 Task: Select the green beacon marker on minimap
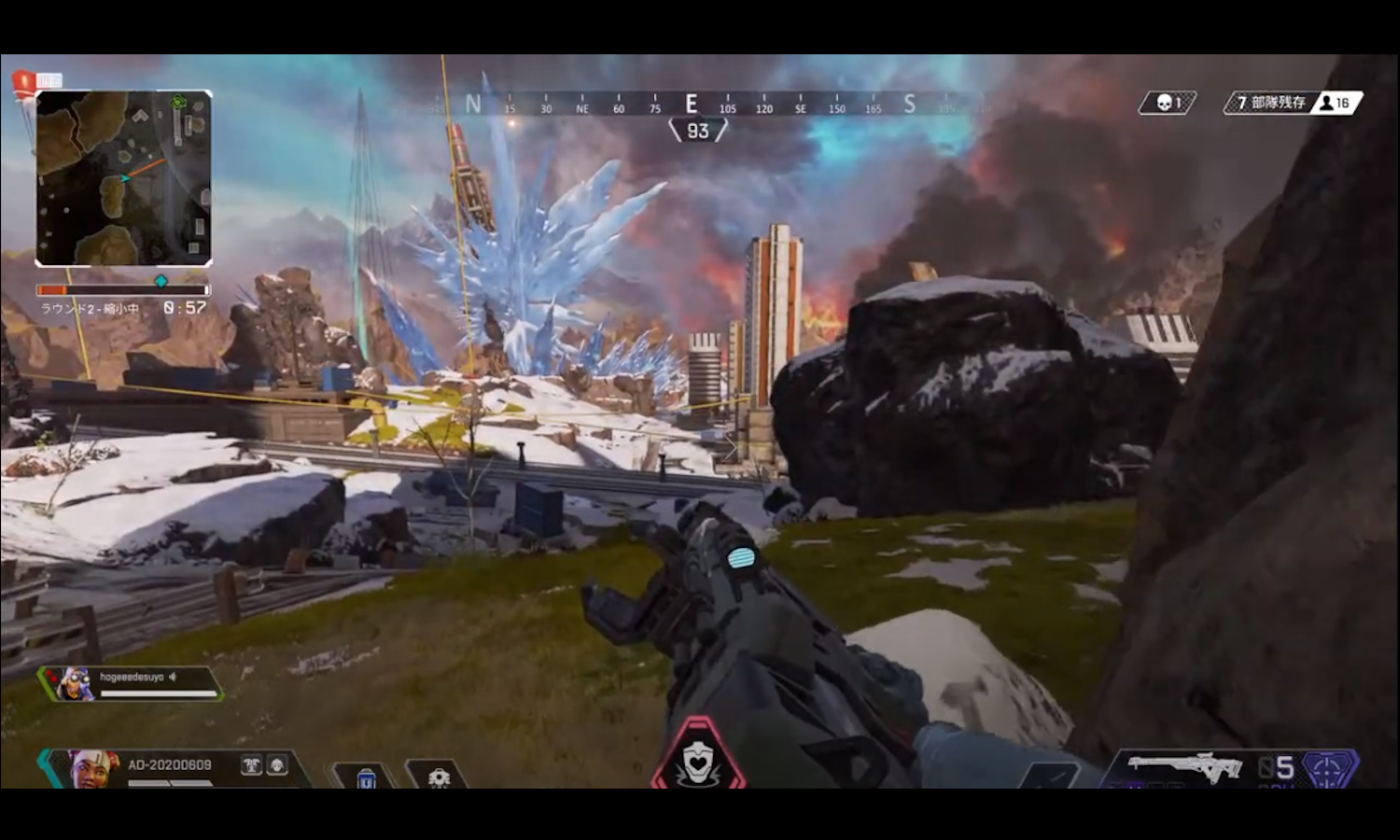tap(179, 102)
